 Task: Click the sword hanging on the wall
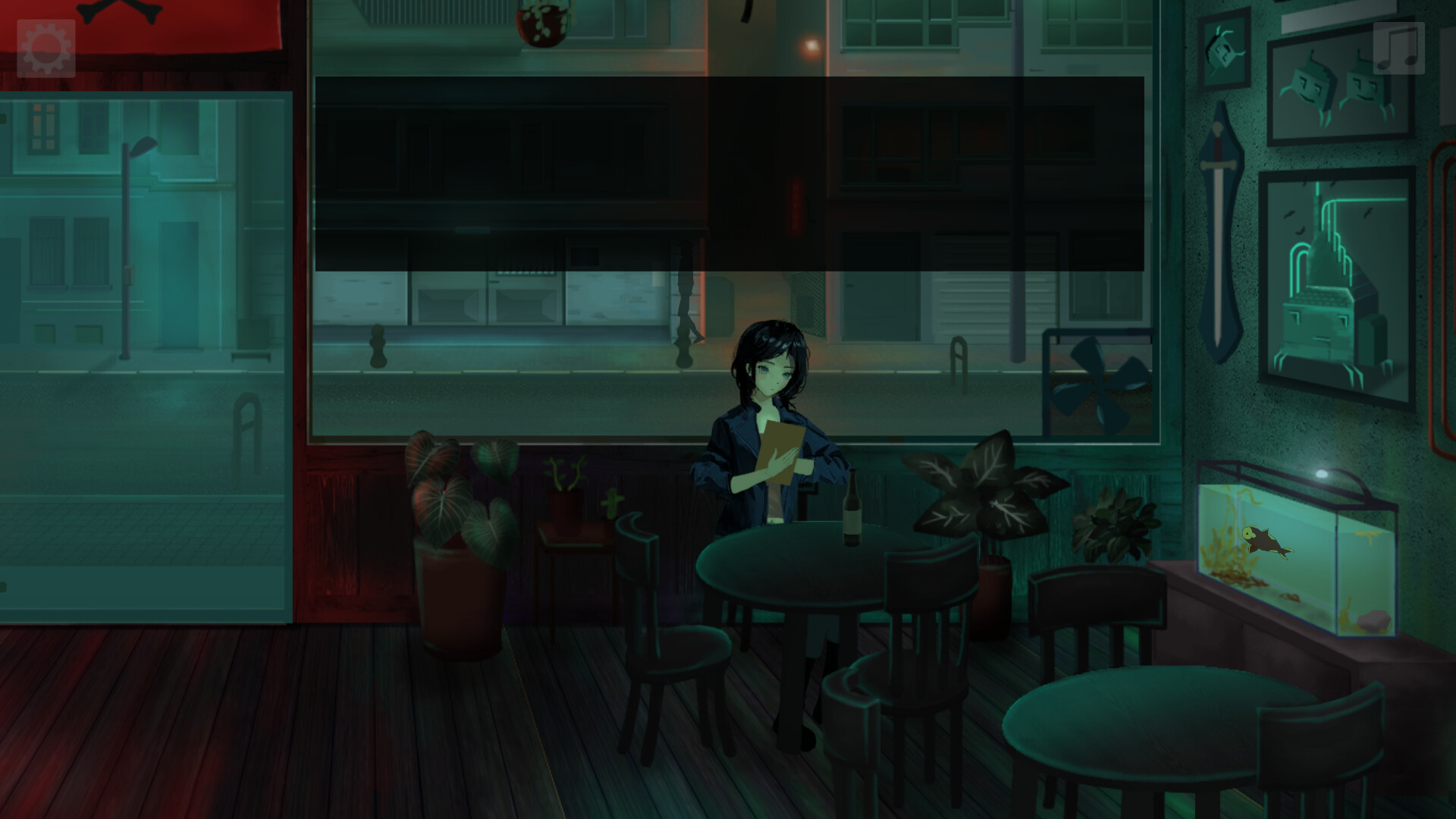pyautogui.click(x=1221, y=190)
